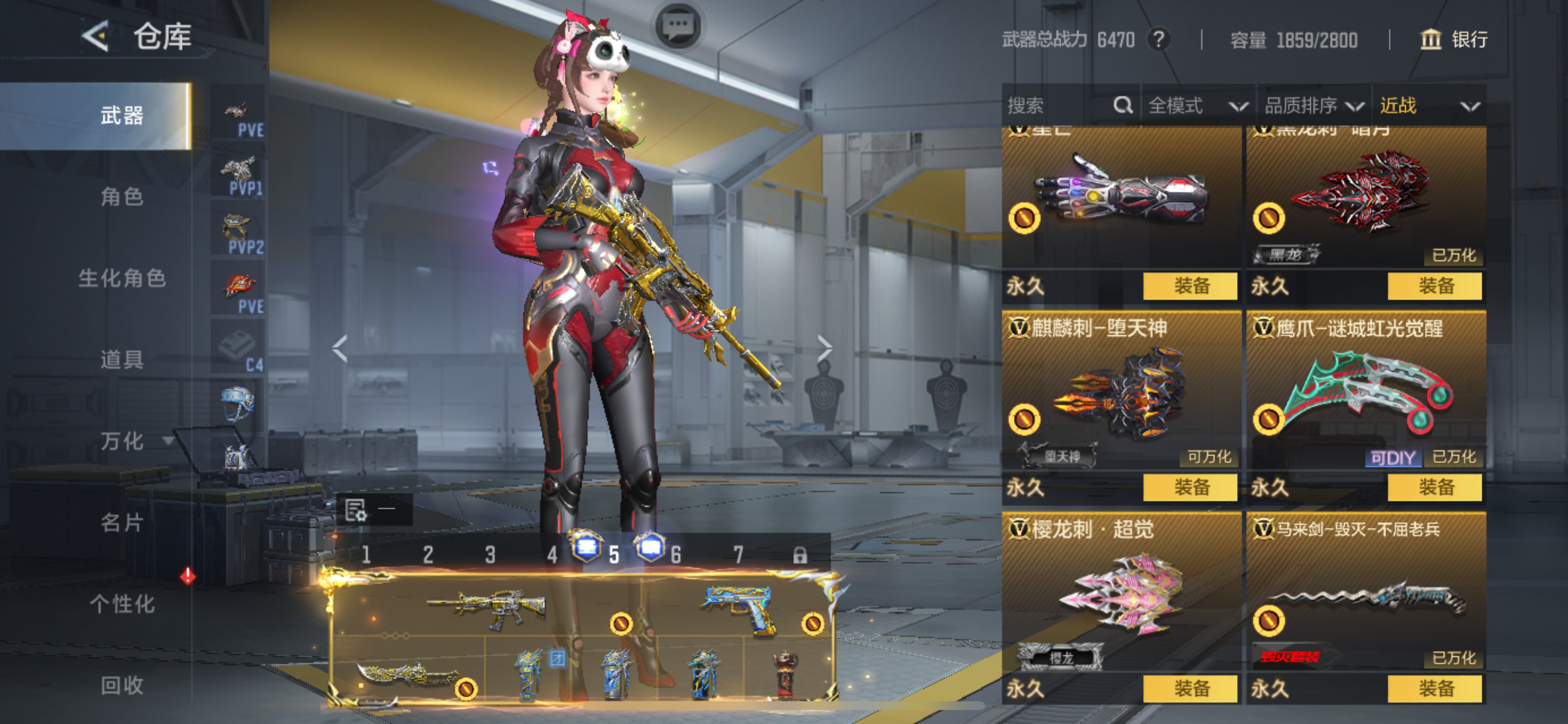This screenshot has height=724, width=1568.
Task: Switch to the 角色 tab
Action: coord(122,196)
